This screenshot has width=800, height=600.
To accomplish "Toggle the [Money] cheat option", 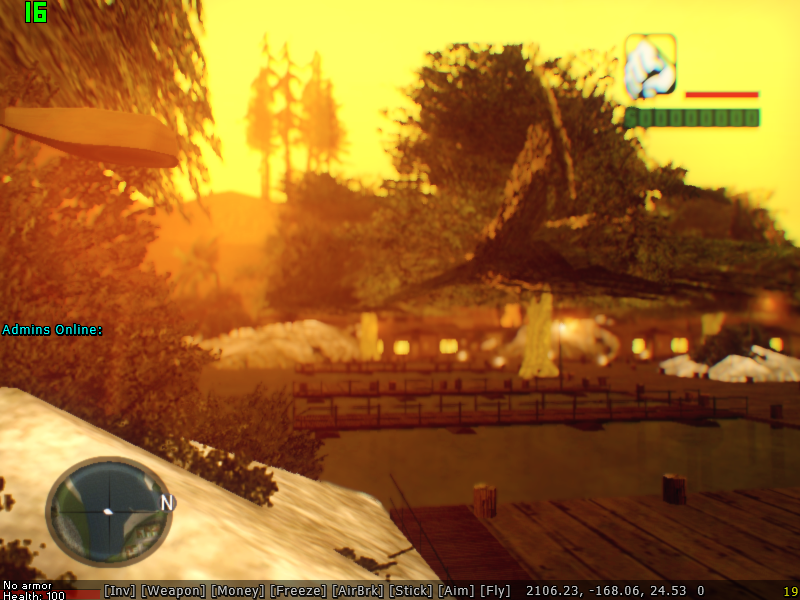I will click(238, 591).
